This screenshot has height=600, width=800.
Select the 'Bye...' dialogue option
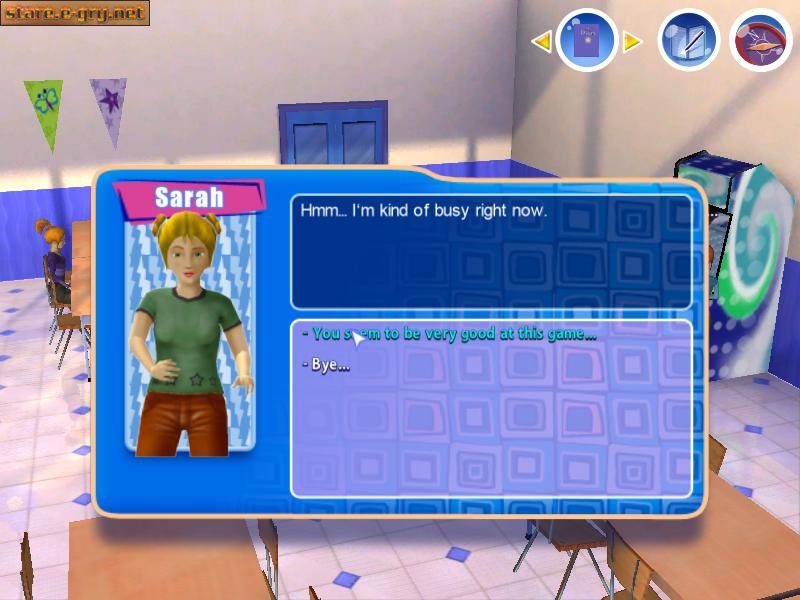(328, 365)
